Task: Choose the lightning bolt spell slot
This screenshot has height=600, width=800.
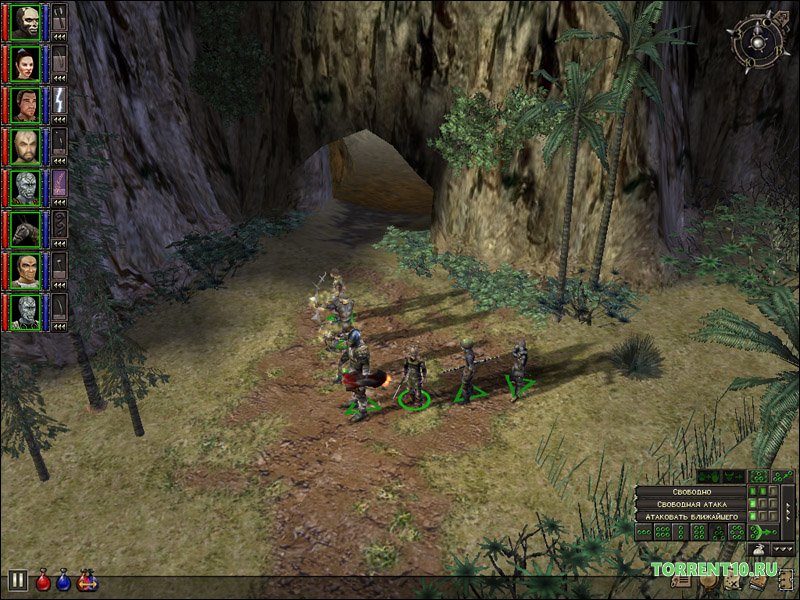Action: (x=59, y=104)
